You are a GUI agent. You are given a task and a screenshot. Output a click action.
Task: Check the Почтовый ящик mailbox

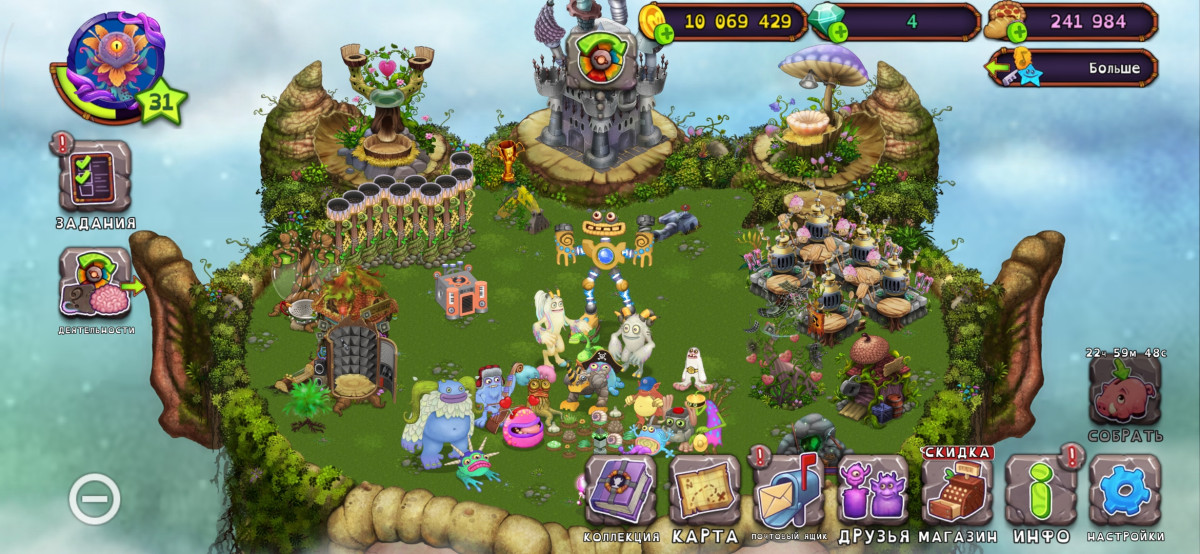point(788,490)
